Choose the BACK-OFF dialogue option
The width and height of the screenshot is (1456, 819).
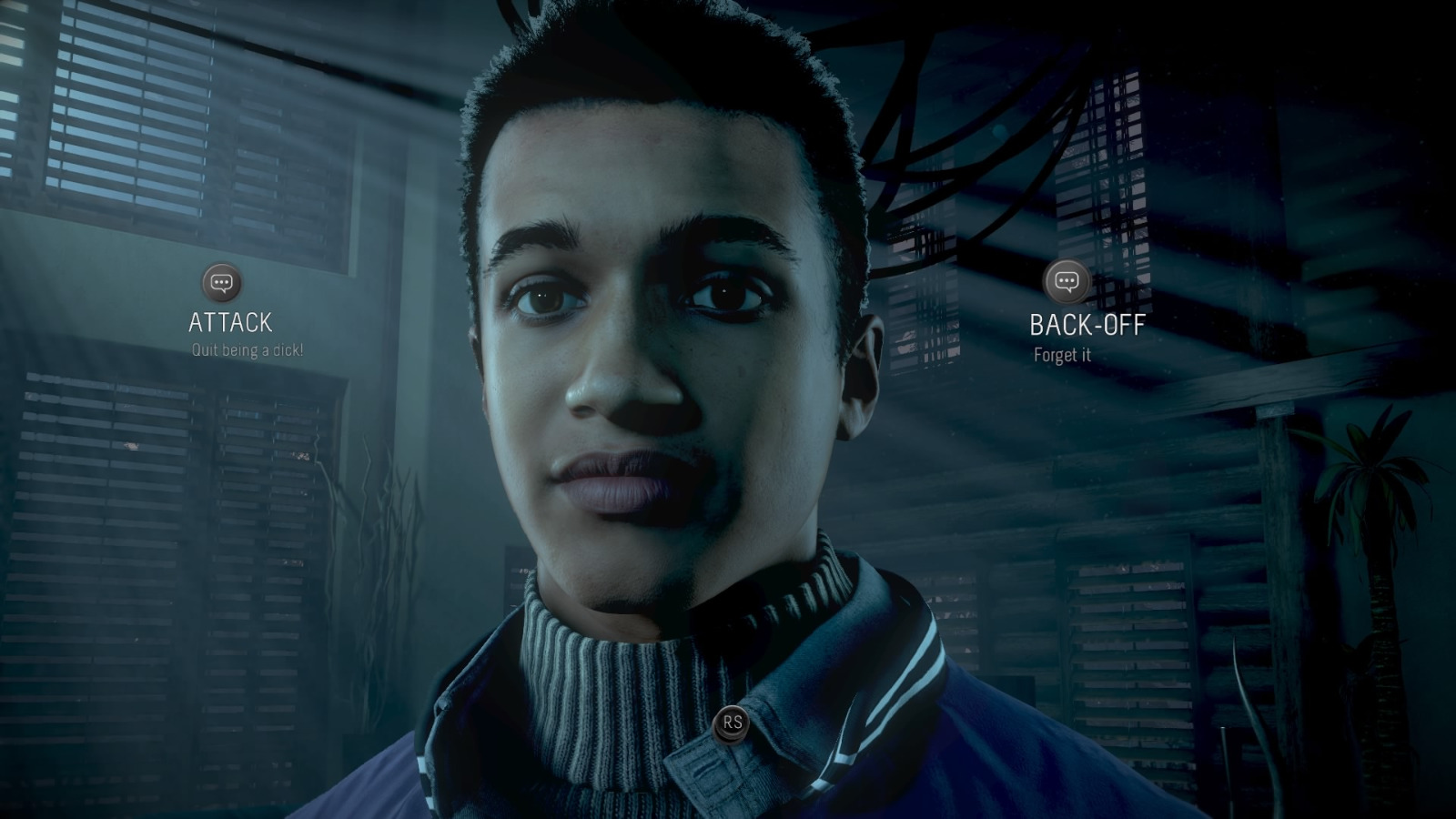click(1088, 326)
